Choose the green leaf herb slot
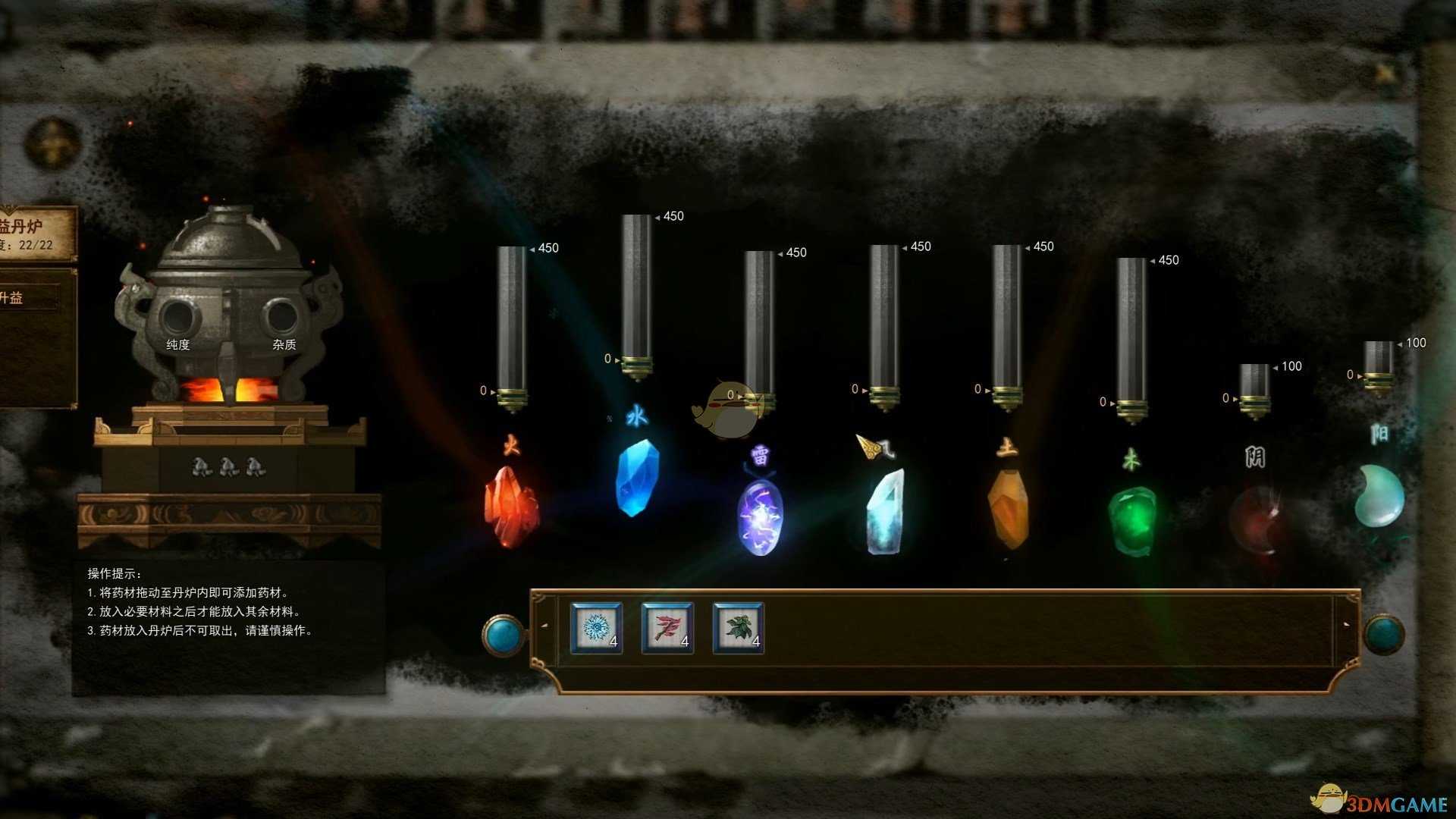Screen dimensions: 1456x819 tap(738, 627)
